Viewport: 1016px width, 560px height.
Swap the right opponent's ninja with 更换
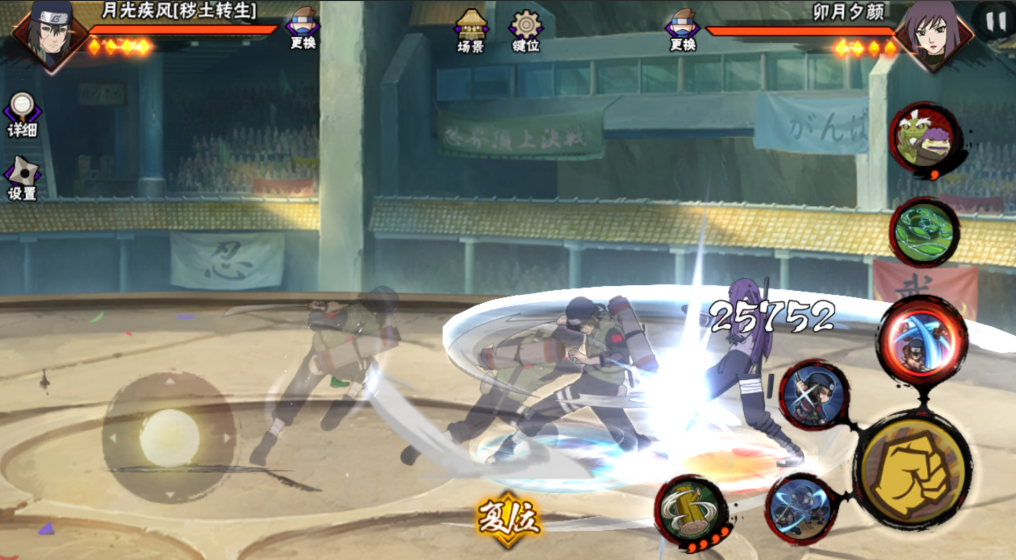pyautogui.click(x=682, y=29)
